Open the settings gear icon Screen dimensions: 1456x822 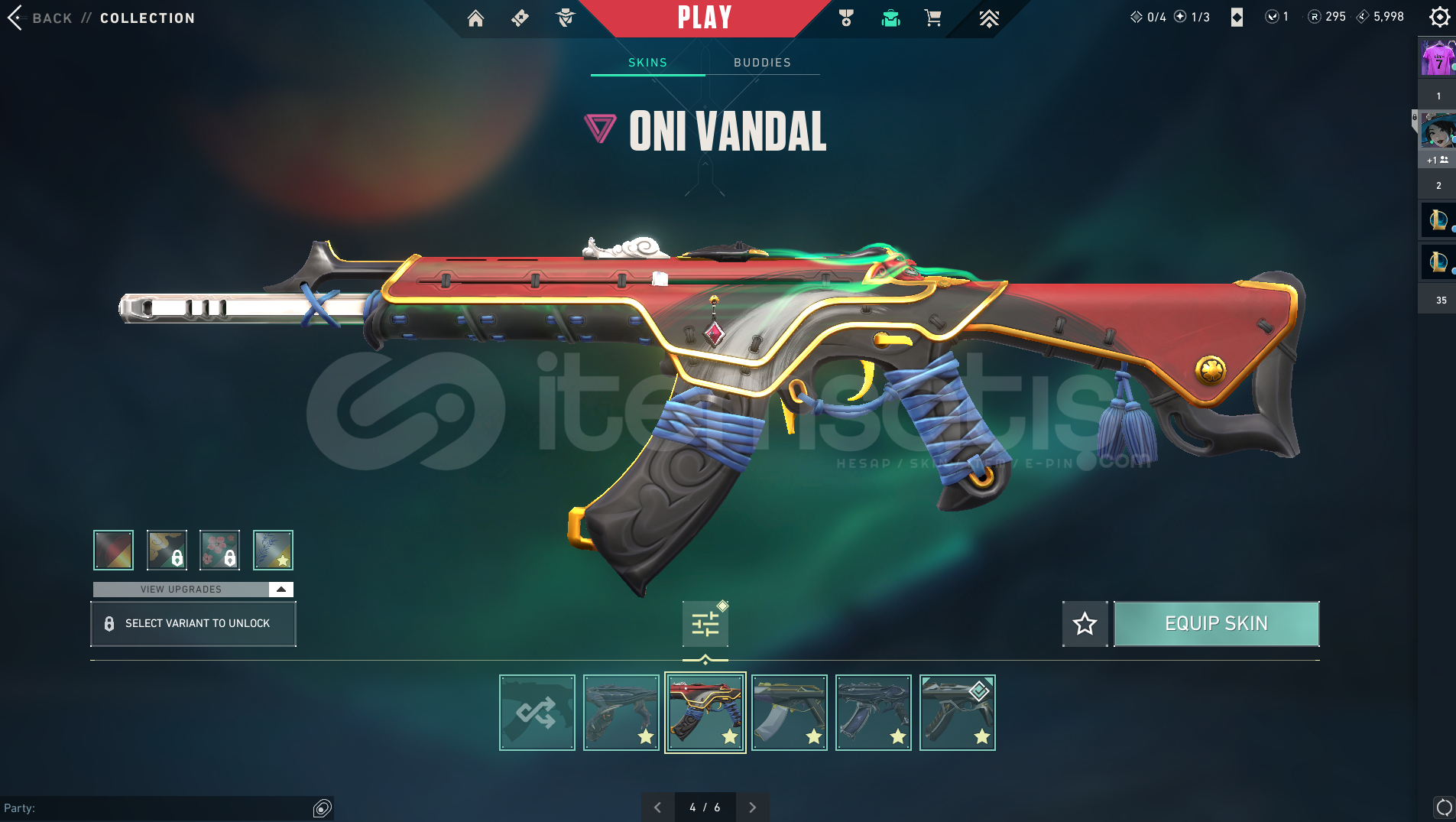tap(1440, 17)
